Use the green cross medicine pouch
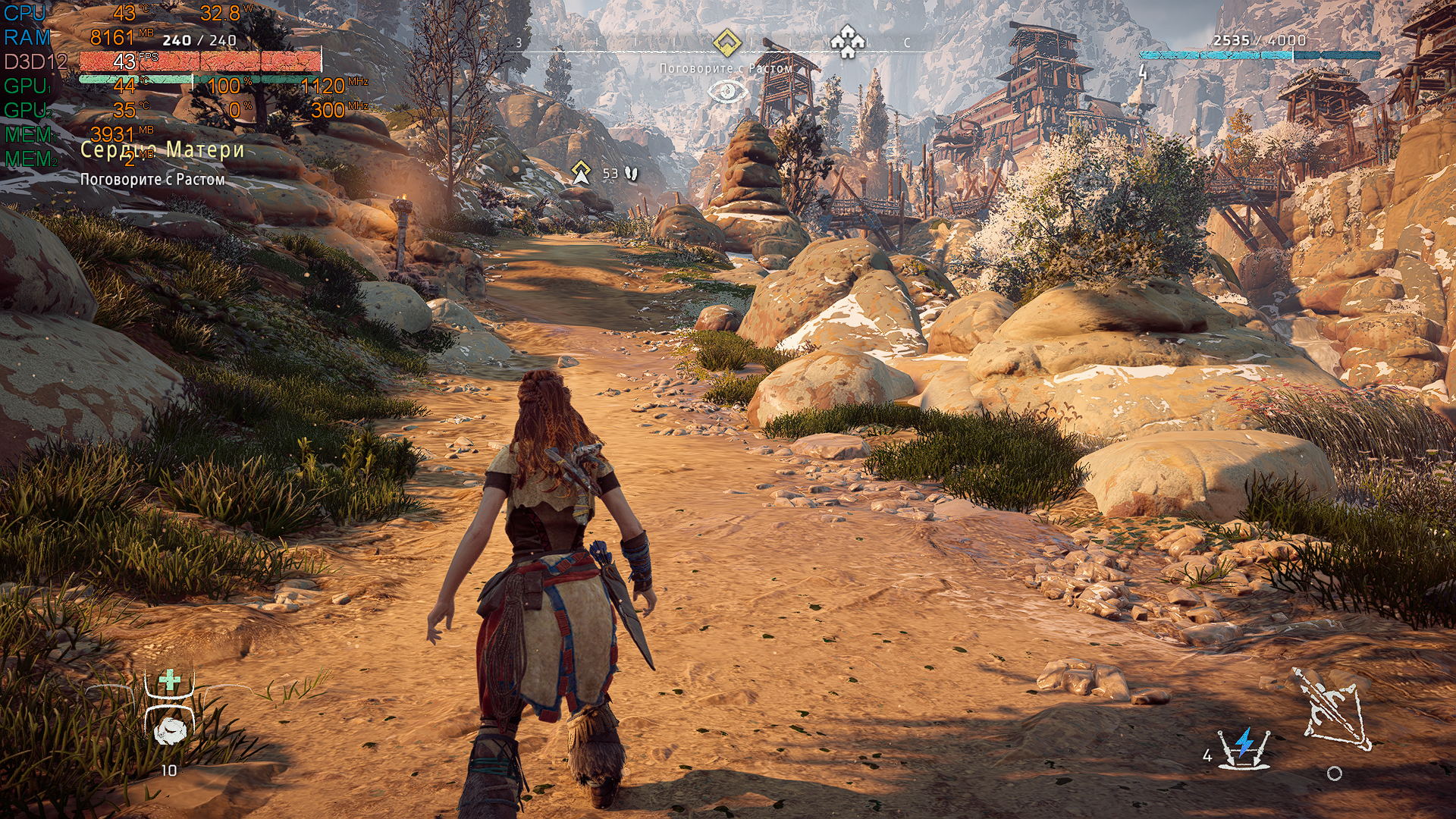Screen dimensions: 1456x819 click(x=170, y=680)
